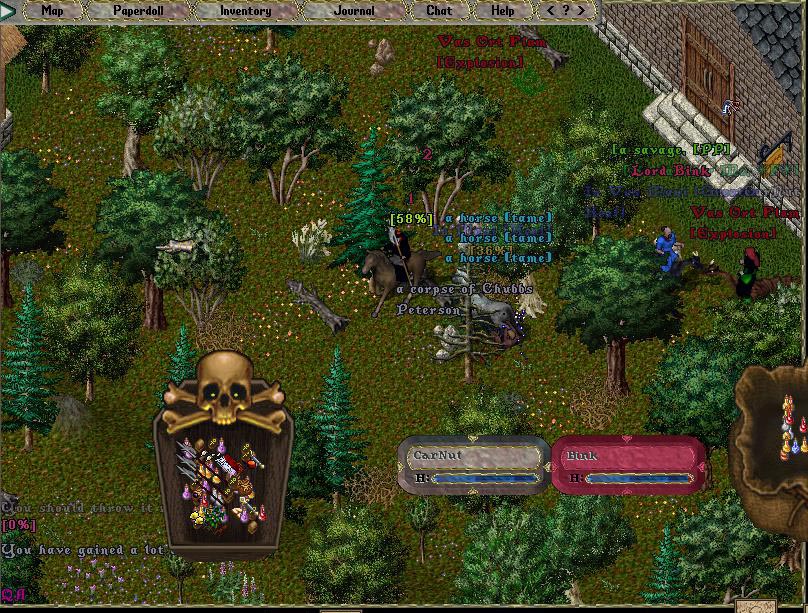Click the question mark menu button
This screenshot has width=808, height=613.
[x=567, y=11]
